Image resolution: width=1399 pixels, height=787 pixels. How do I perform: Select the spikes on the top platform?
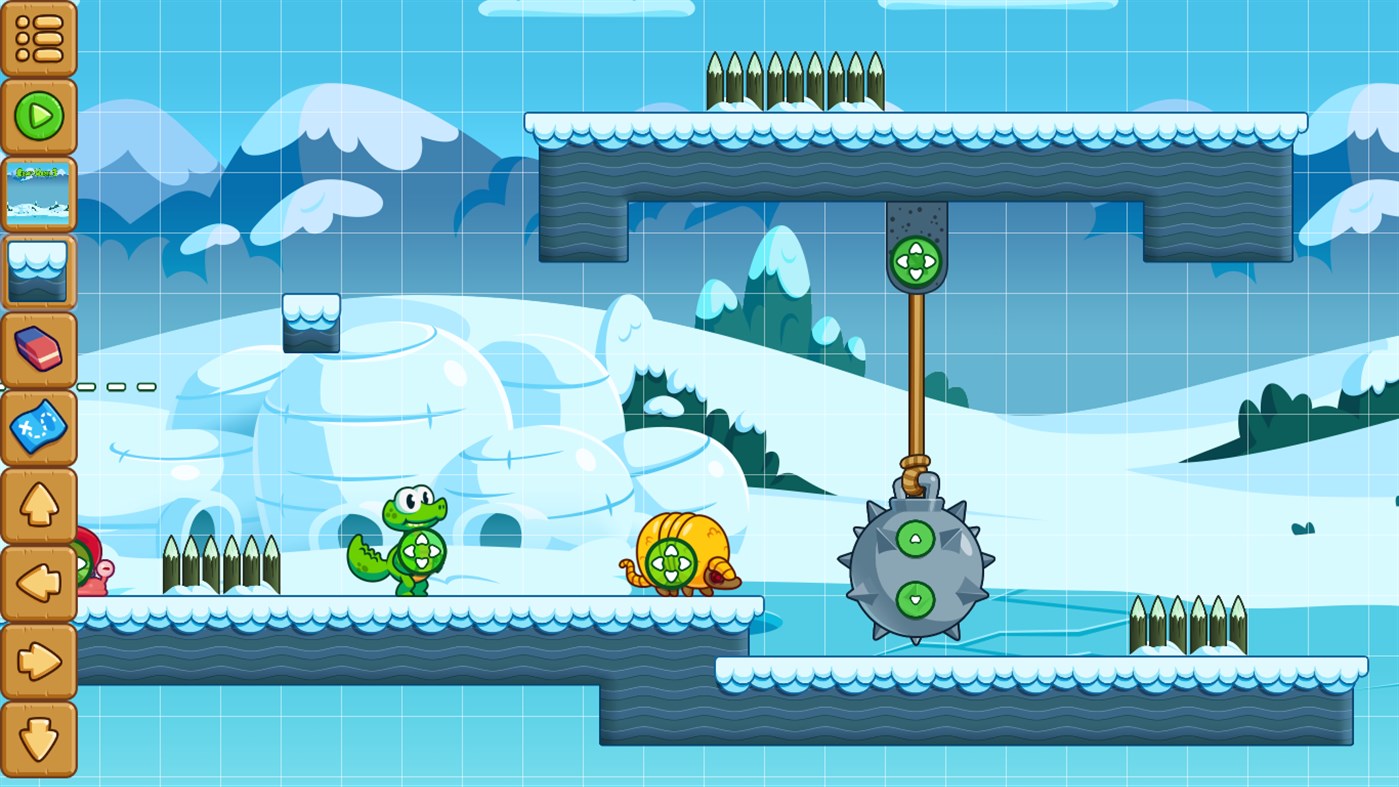click(795, 80)
